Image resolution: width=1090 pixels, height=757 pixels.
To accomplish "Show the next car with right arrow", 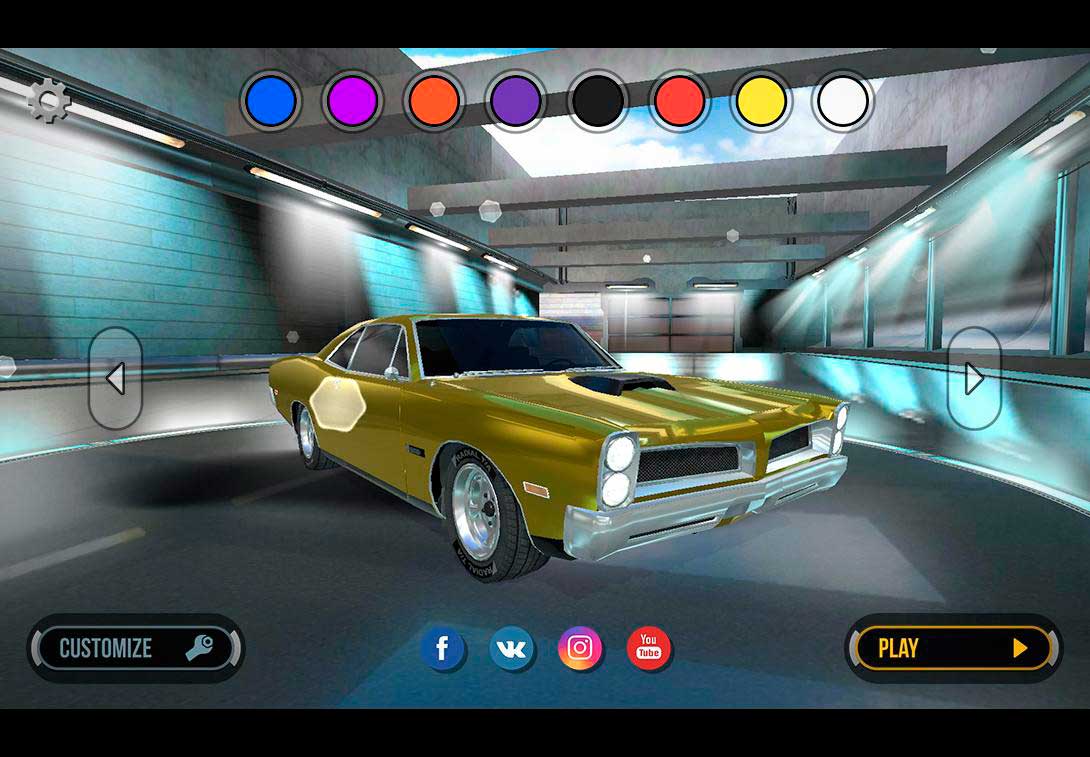I will click(x=974, y=378).
